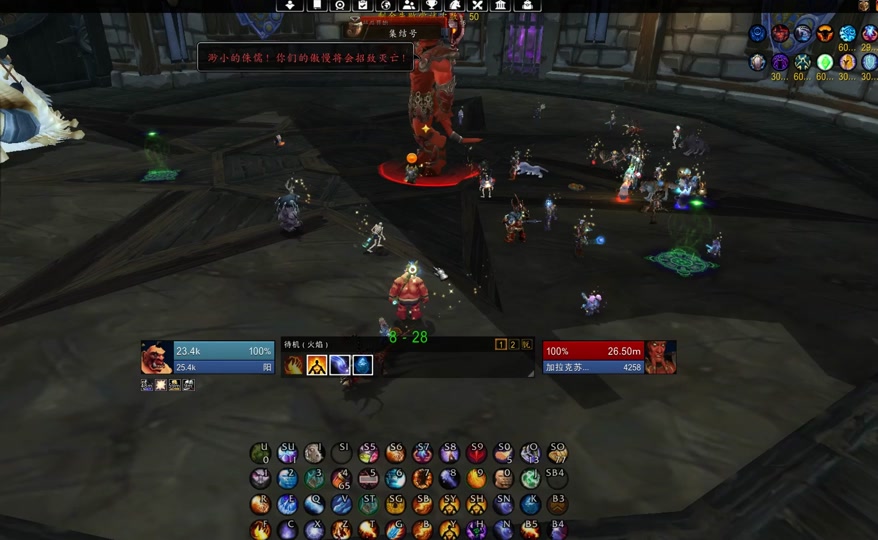Select the player ogre portrait frame
Screen dimensions: 878x540
[x=156, y=358]
